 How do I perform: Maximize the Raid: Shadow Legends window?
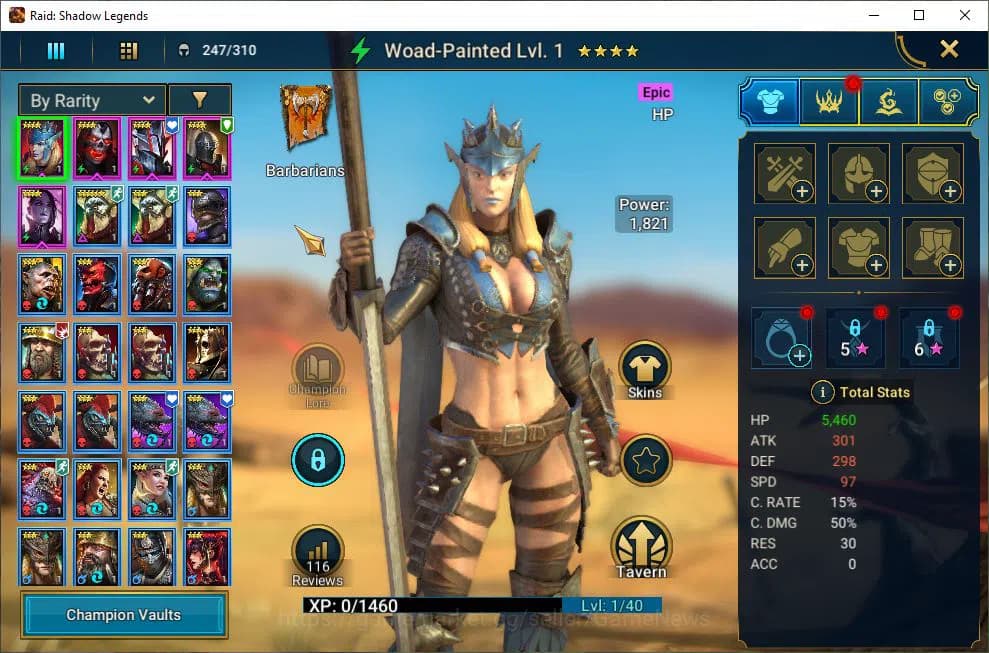919,15
